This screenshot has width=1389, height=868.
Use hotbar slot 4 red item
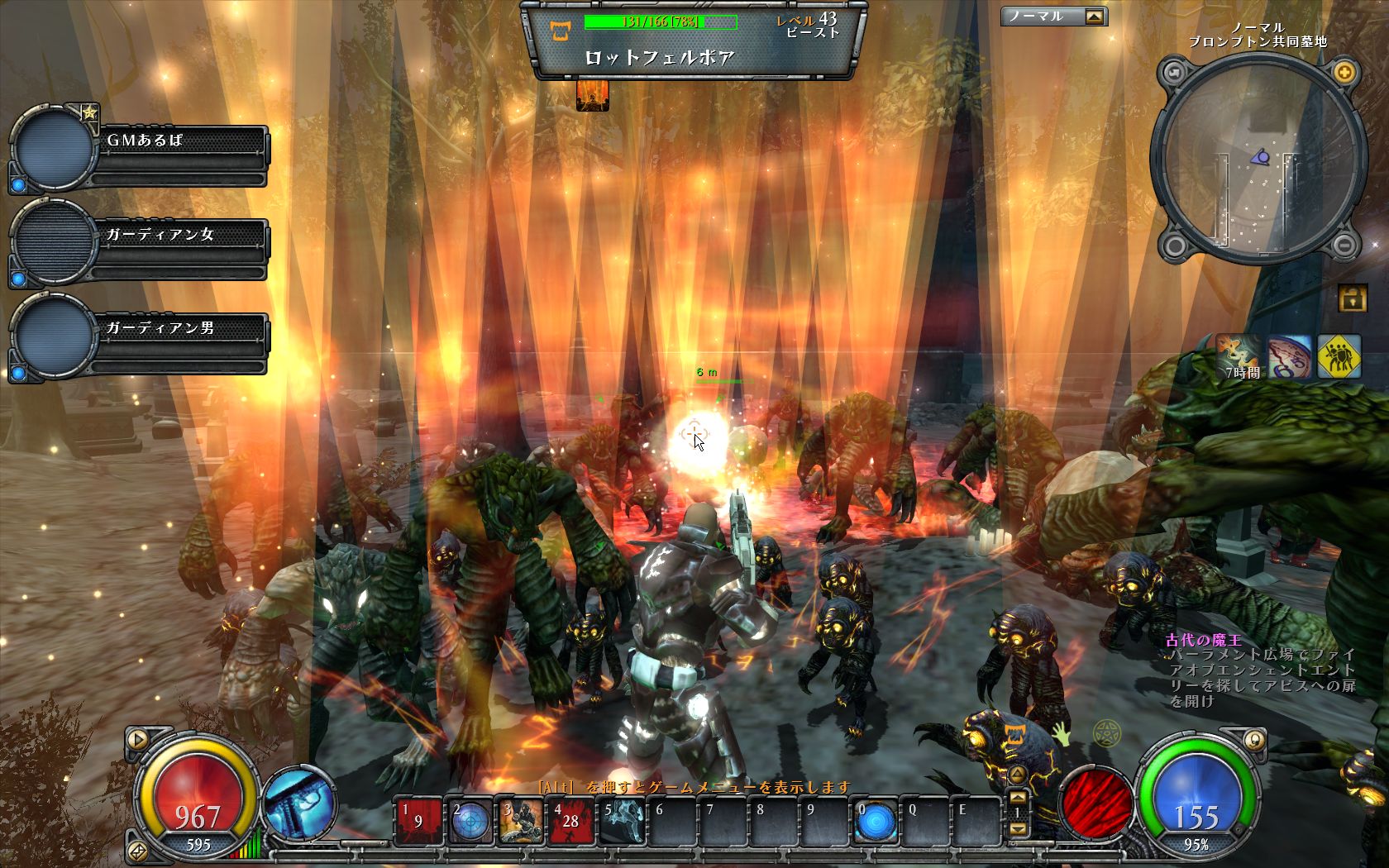(x=571, y=821)
